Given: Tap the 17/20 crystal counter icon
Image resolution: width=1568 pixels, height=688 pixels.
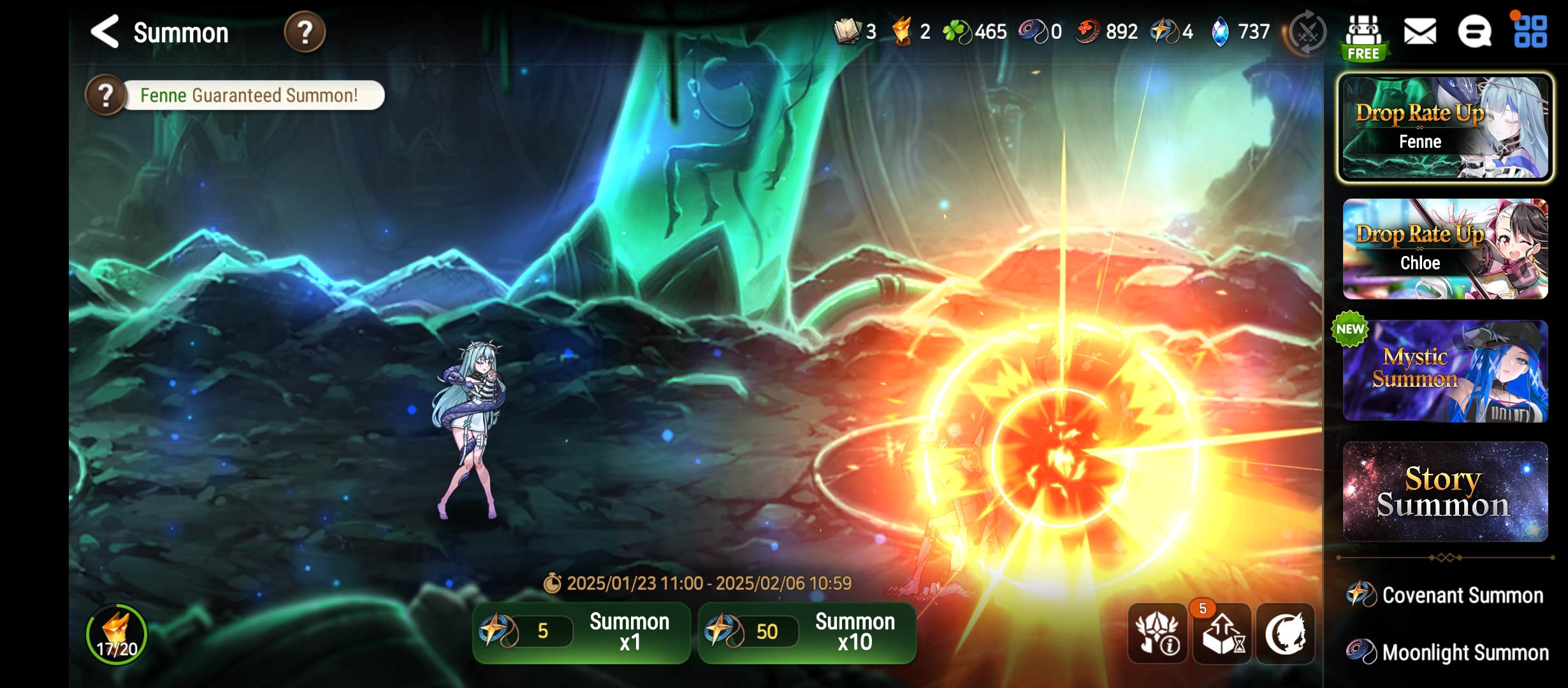Looking at the screenshot, I should pyautogui.click(x=117, y=634).
